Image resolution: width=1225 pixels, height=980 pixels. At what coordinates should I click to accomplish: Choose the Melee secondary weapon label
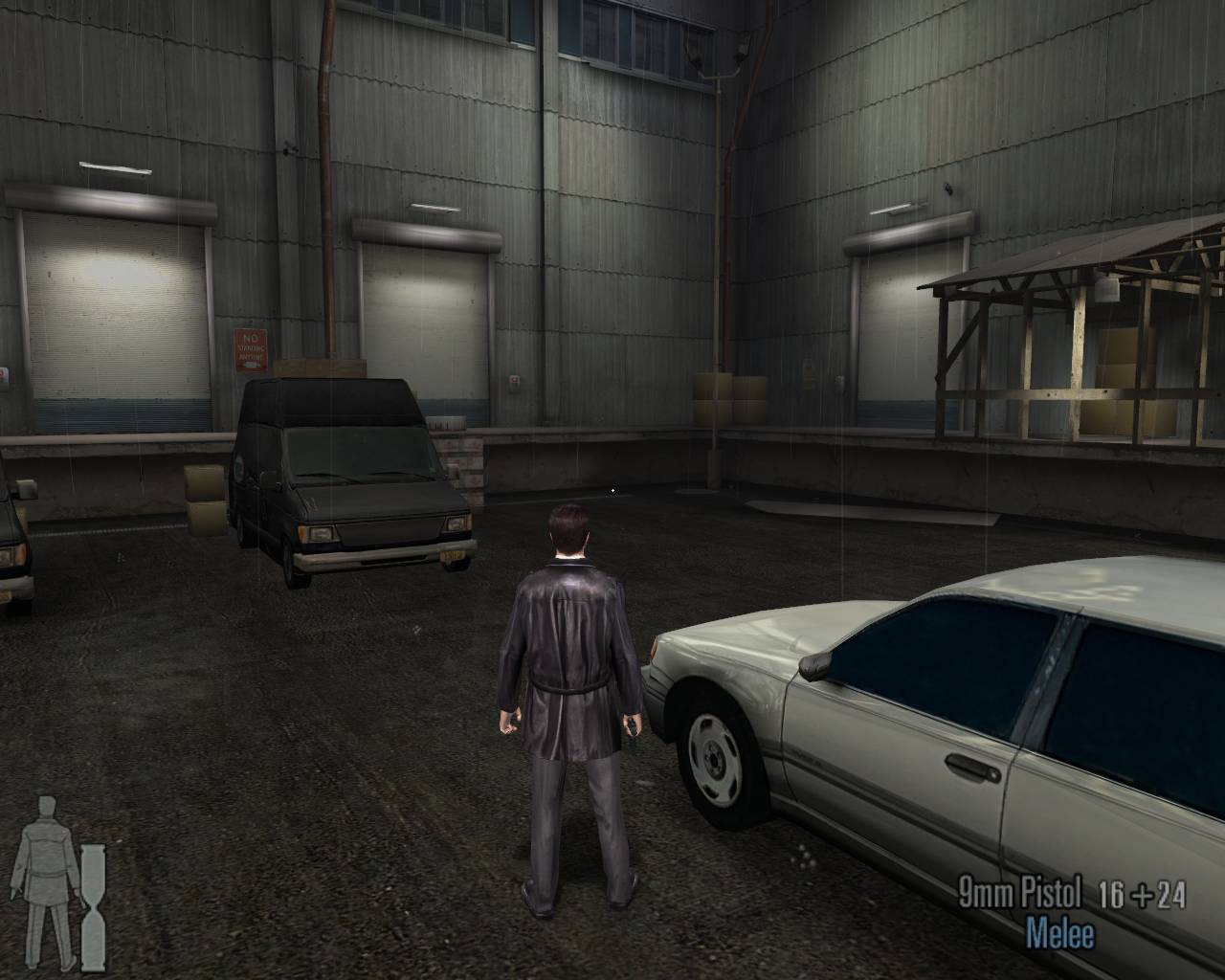(x=1058, y=932)
